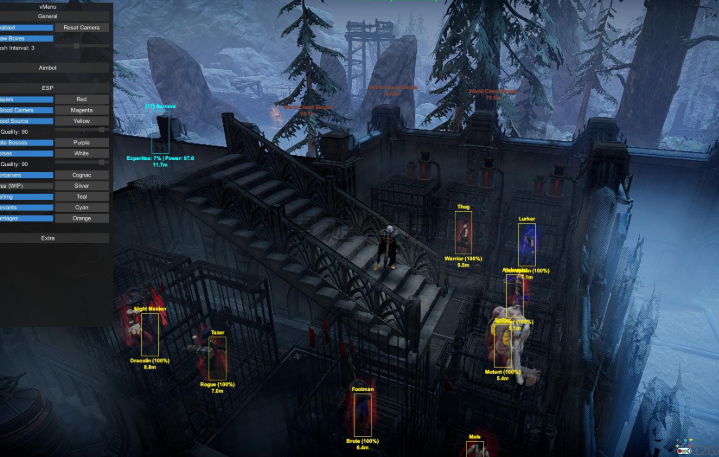Choose the Yellow color button

81,121
